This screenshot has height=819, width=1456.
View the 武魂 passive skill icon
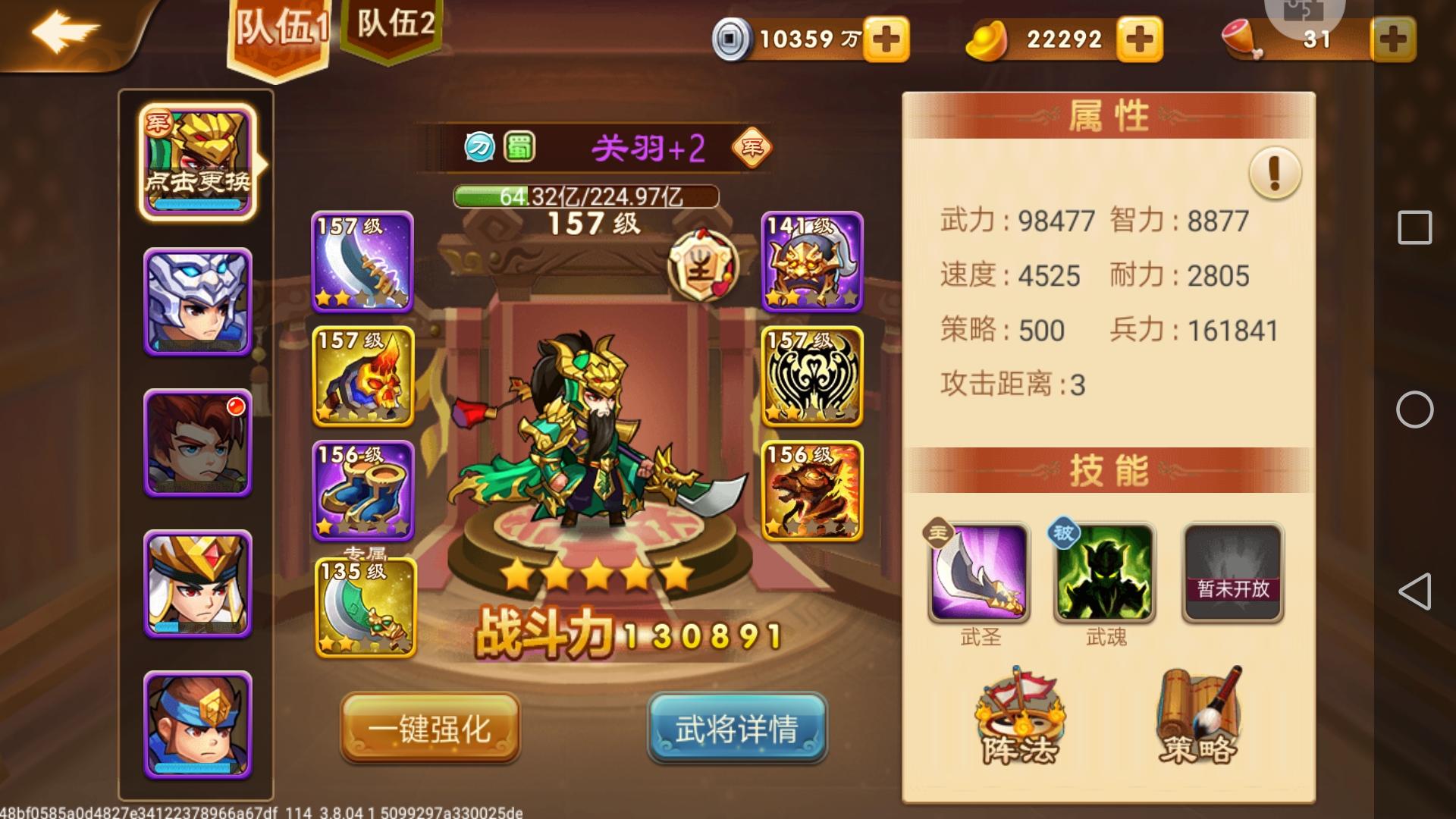[x=1101, y=574]
